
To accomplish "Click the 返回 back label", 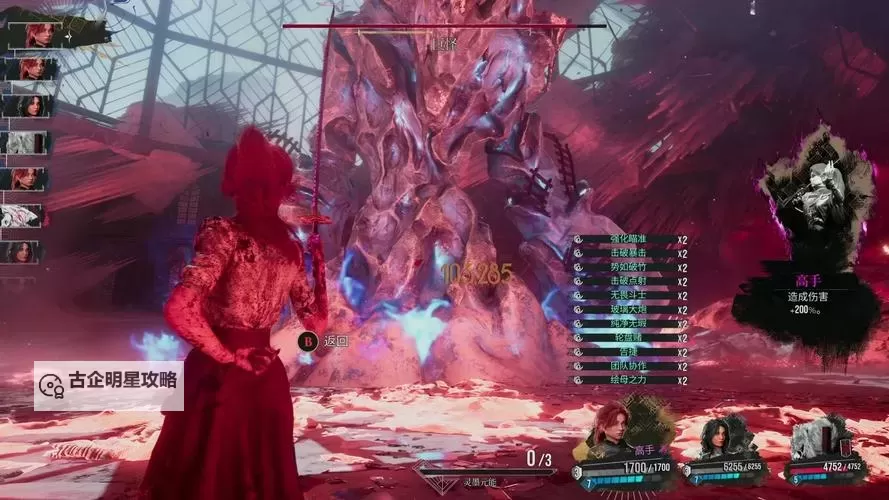I will pos(335,341).
